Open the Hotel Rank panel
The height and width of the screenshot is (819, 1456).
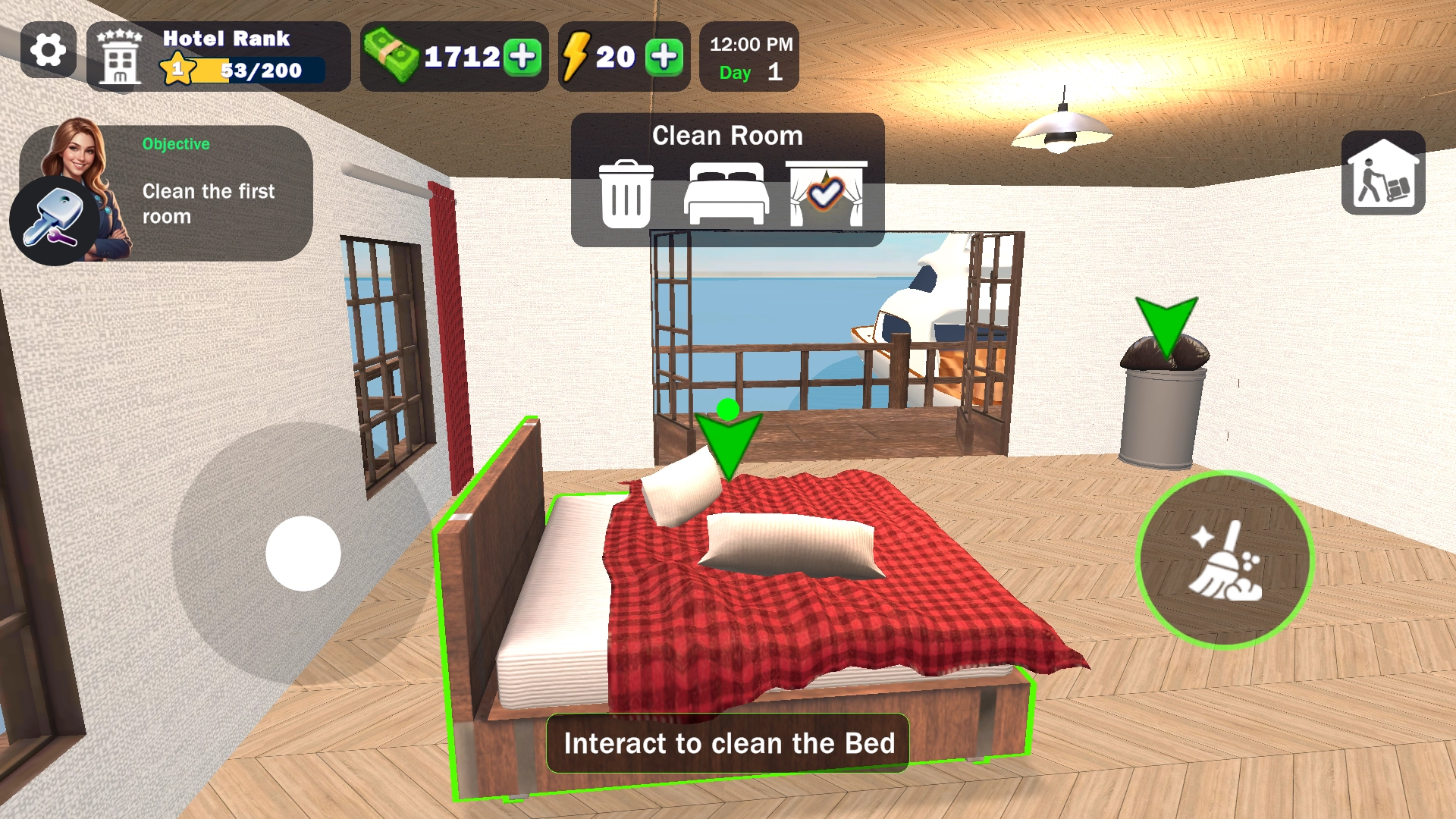(218, 57)
